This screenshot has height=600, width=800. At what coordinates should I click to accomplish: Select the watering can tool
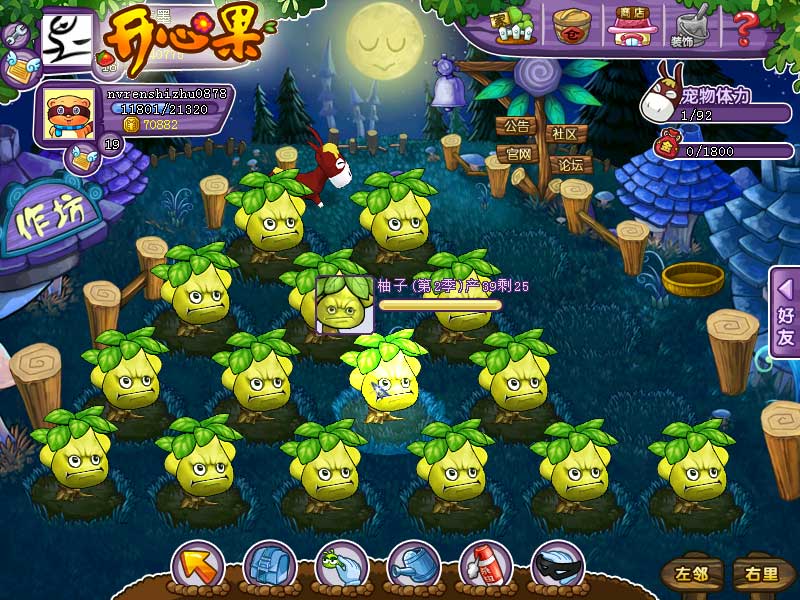click(x=413, y=567)
